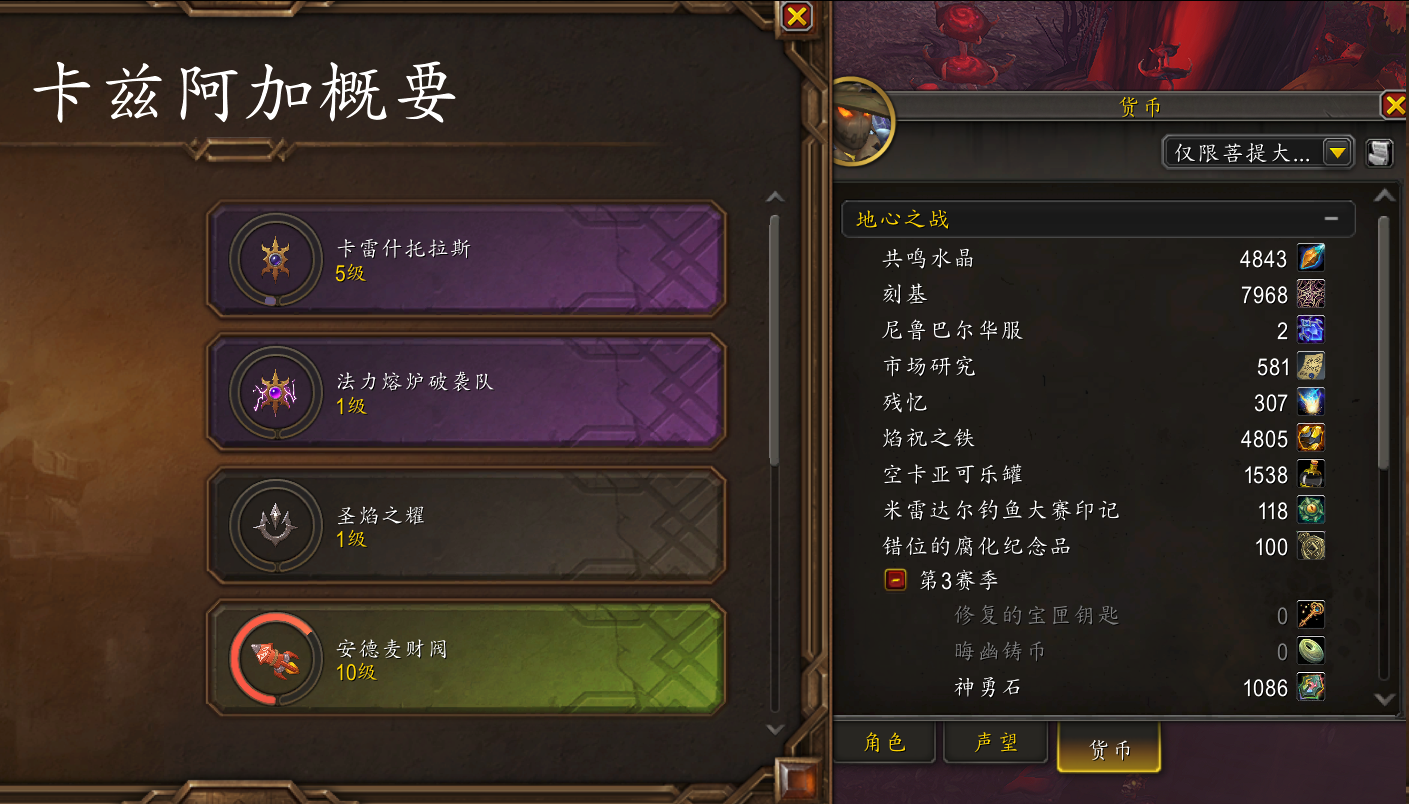Click the 共鸣水晶 currency icon
Image resolution: width=1409 pixels, height=804 pixels.
point(1311,257)
